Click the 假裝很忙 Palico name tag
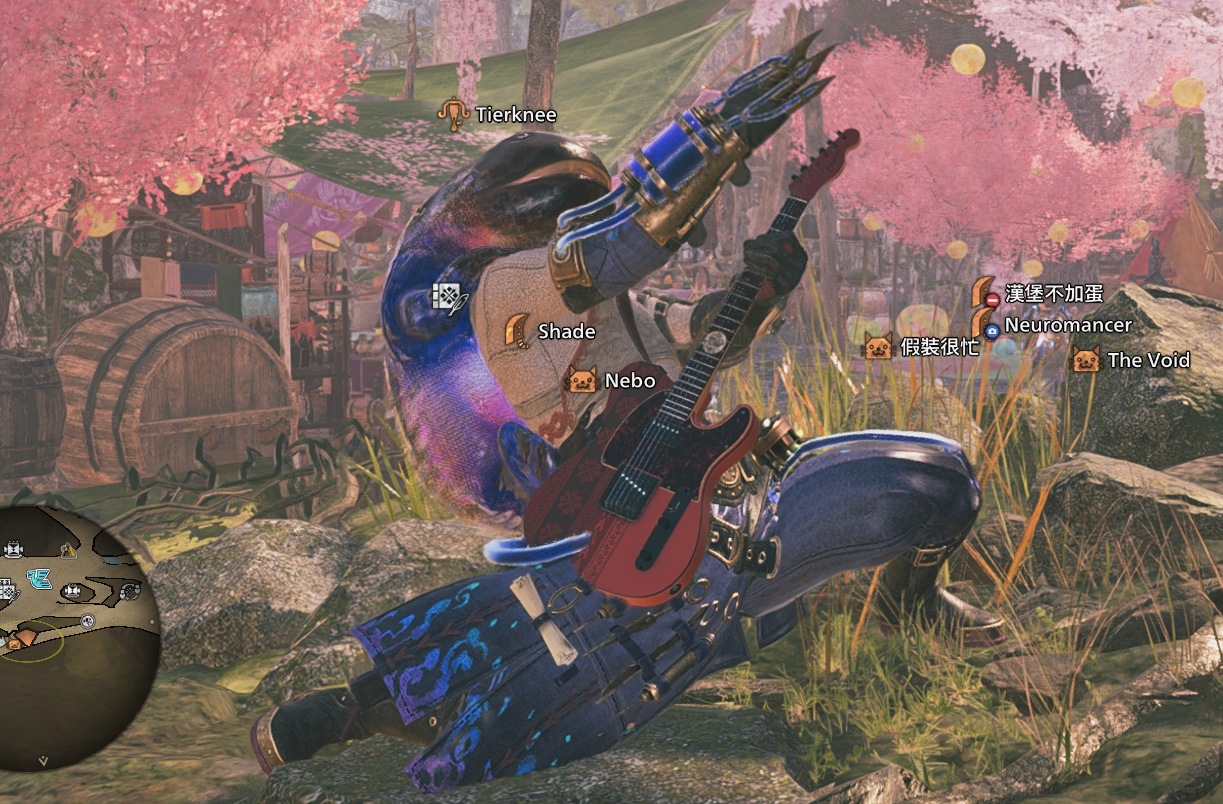The image size is (1223, 804). (x=939, y=347)
